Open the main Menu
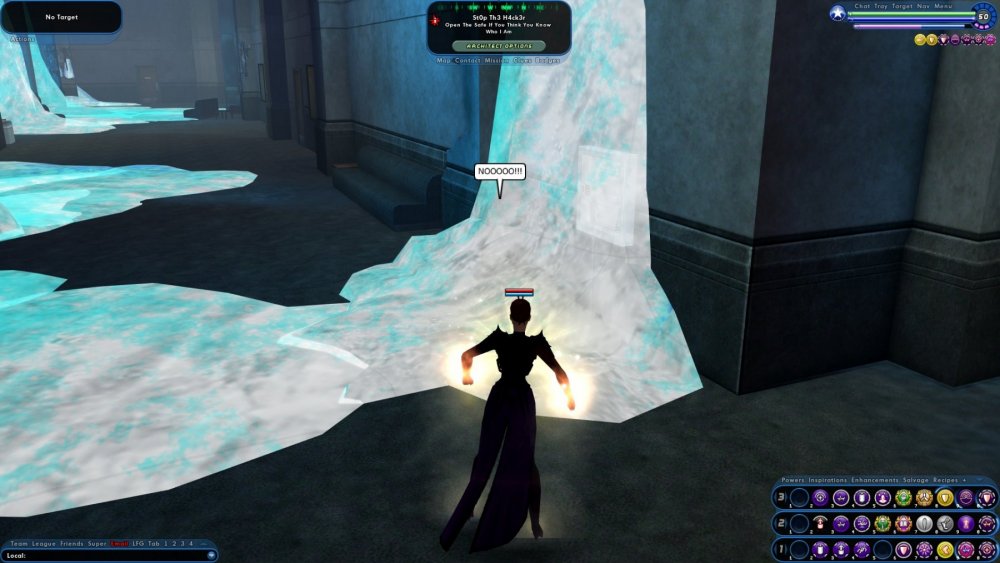This screenshot has height=563, width=1000. tap(943, 6)
